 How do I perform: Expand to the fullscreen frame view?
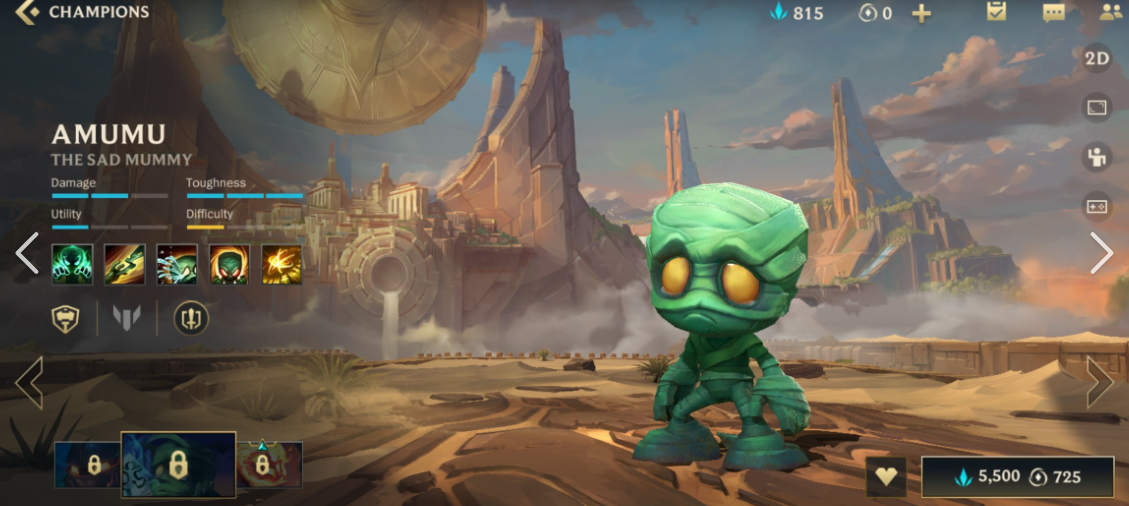(1097, 108)
